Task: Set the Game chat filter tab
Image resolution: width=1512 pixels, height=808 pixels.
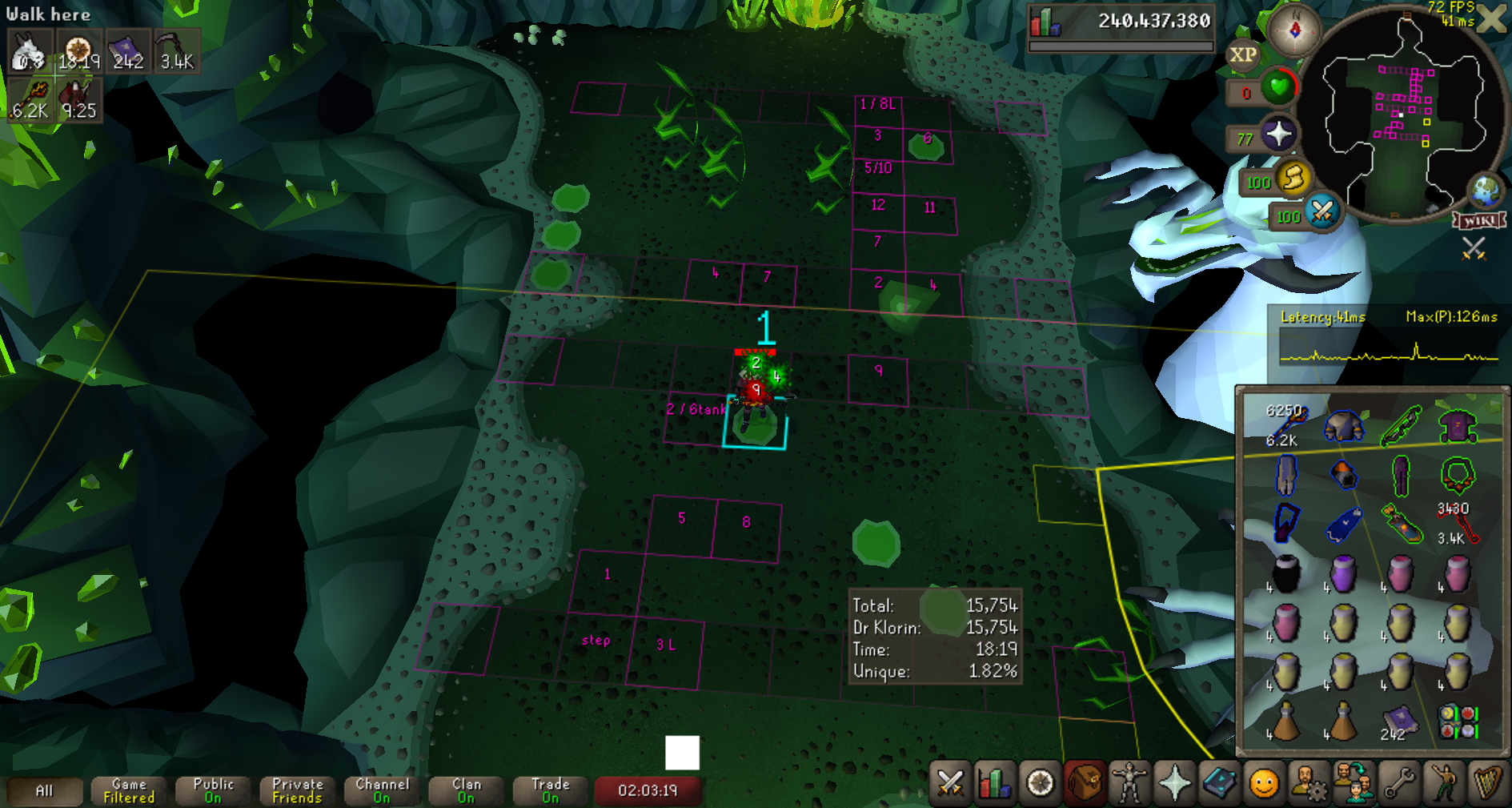Action: (129, 790)
